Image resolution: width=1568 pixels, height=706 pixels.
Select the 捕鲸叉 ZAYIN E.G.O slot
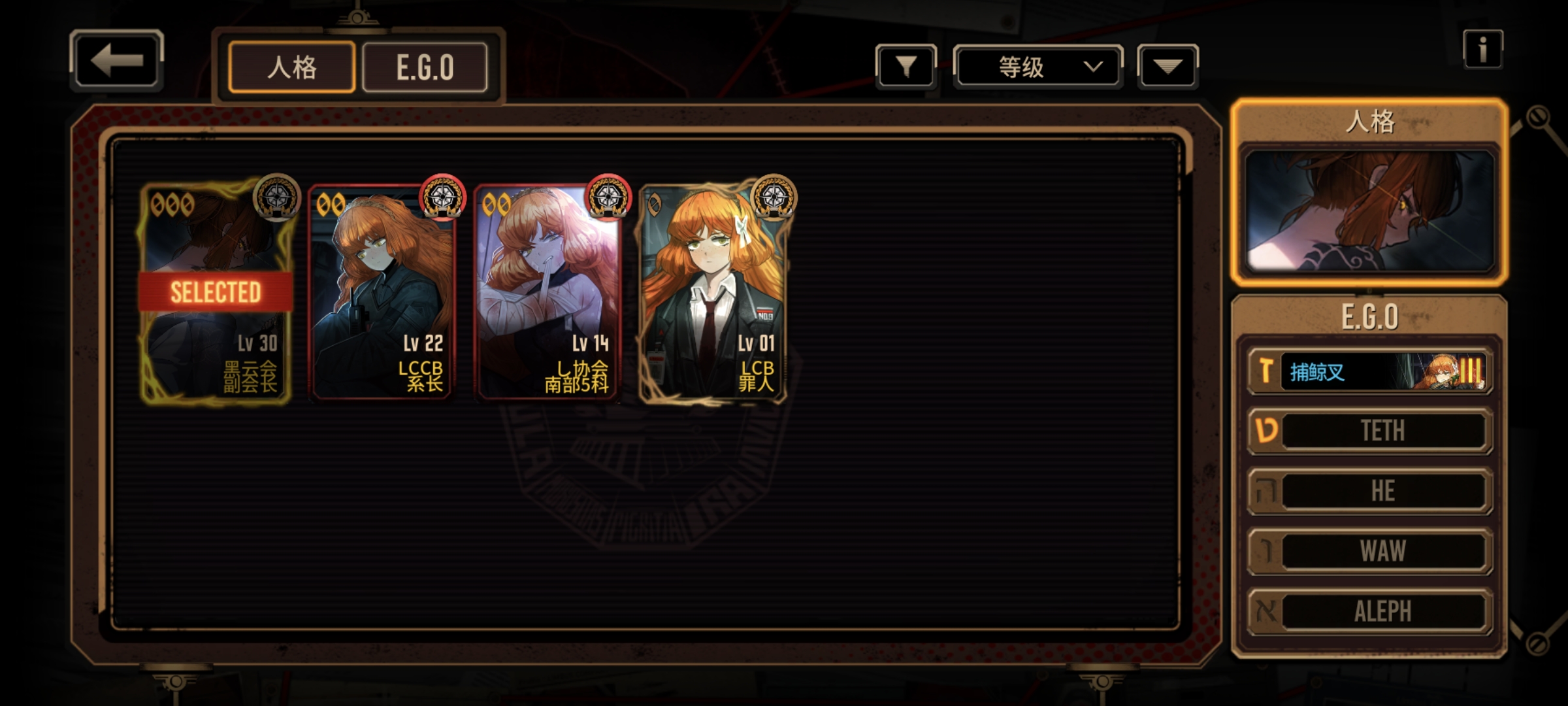click(1370, 372)
